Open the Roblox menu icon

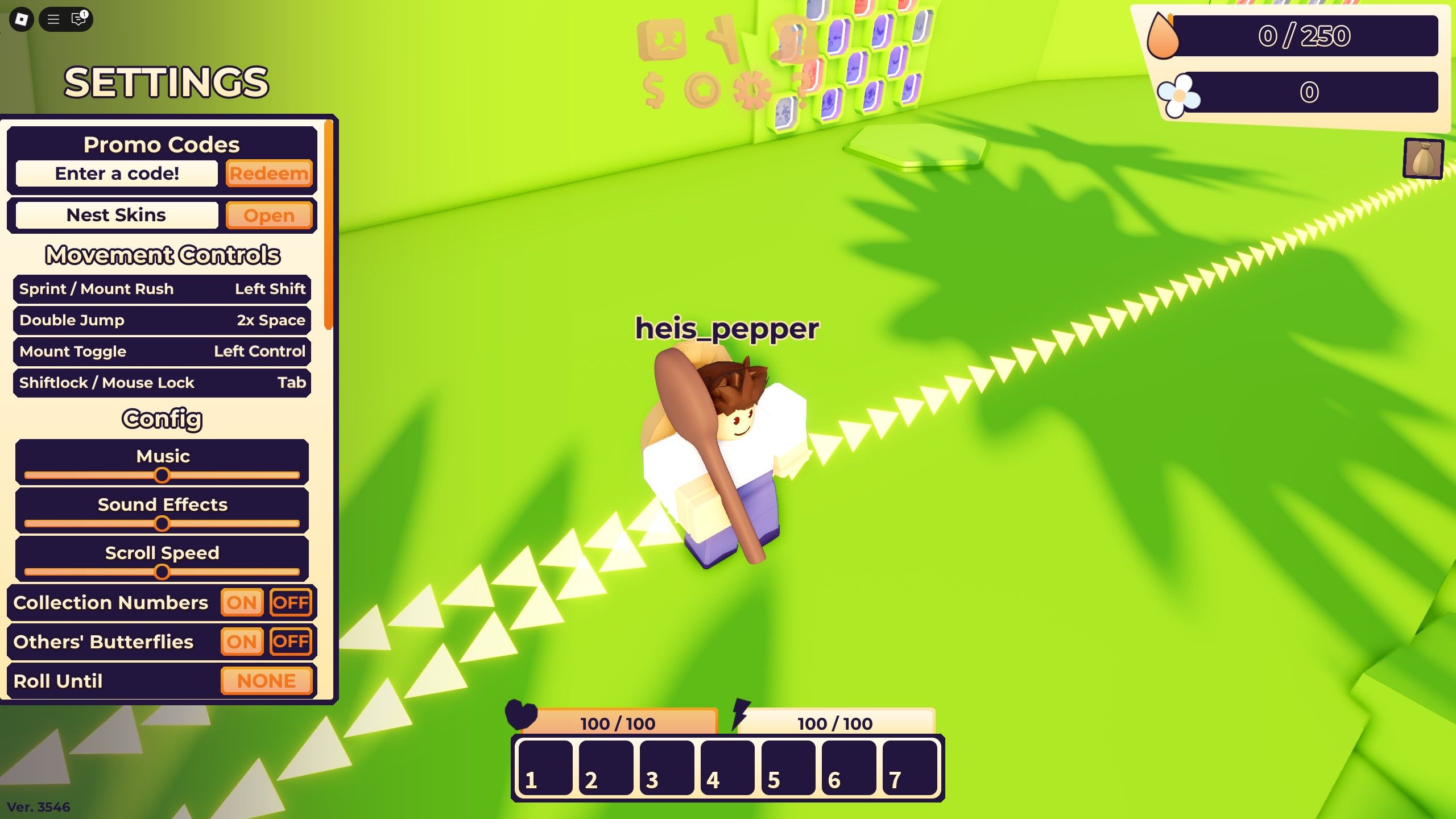click(x=20, y=20)
